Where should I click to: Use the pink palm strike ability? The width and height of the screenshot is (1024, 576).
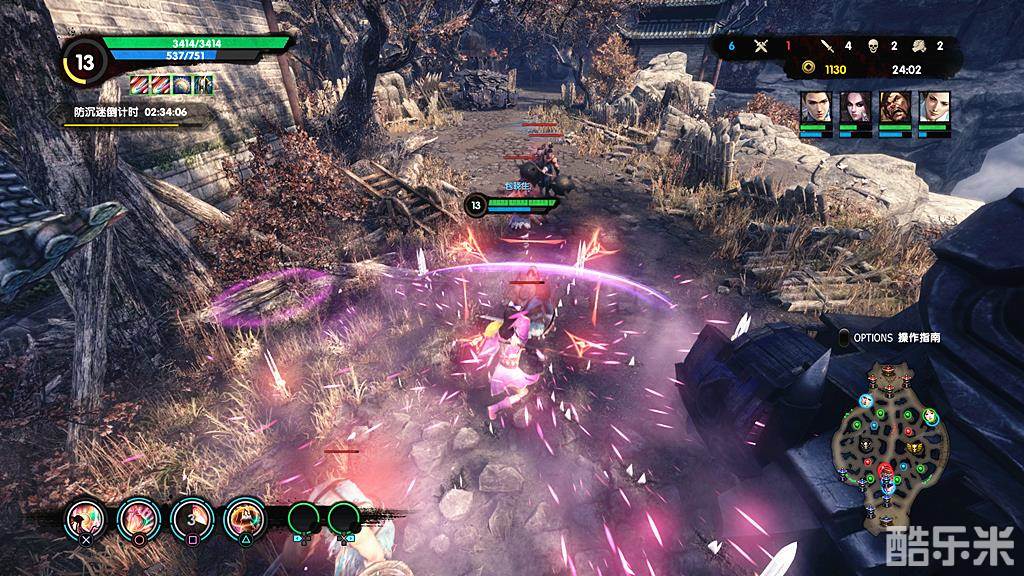pyautogui.click(x=137, y=517)
